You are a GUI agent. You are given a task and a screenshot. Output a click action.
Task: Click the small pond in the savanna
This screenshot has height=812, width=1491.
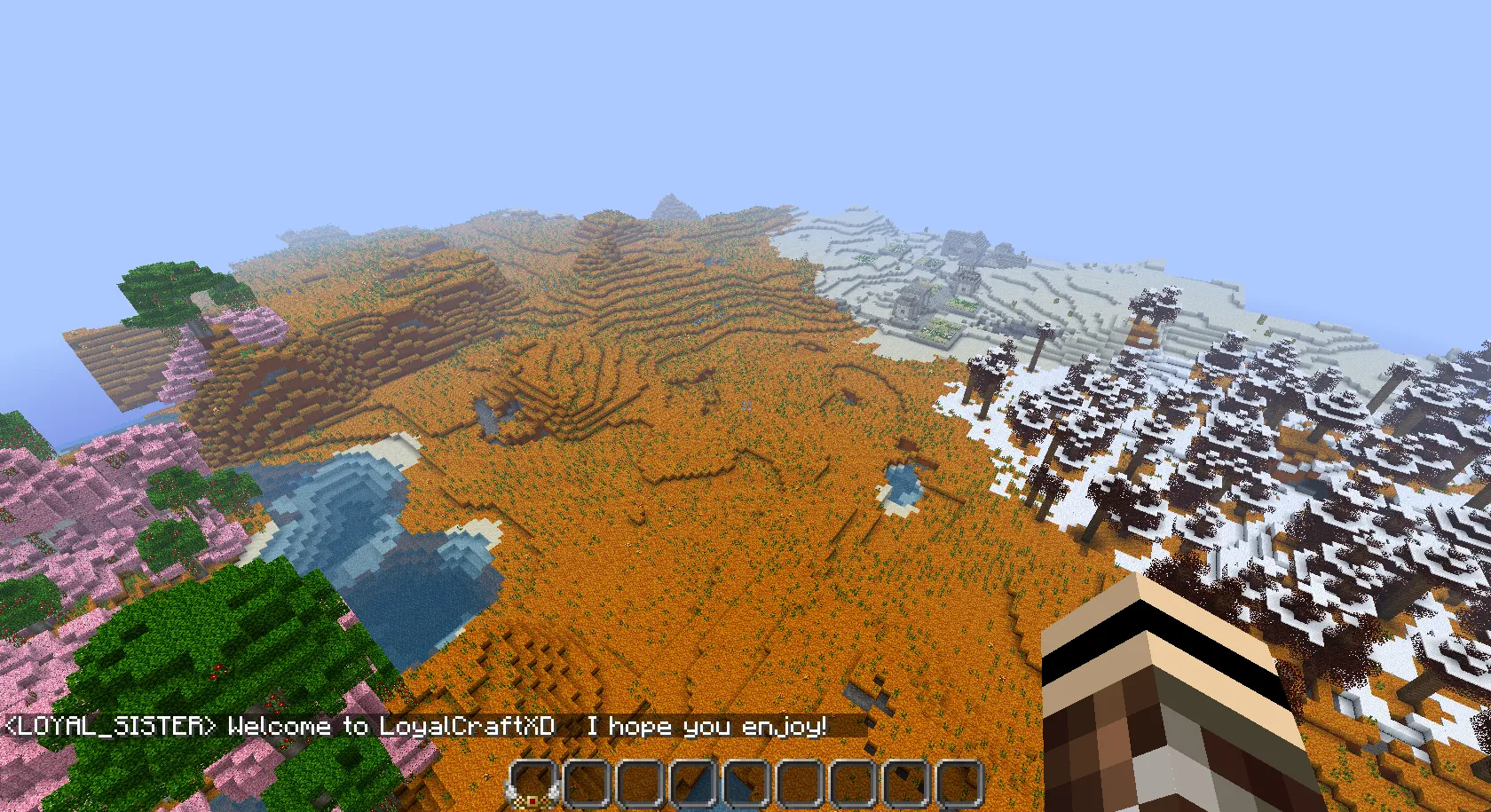tap(899, 482)
